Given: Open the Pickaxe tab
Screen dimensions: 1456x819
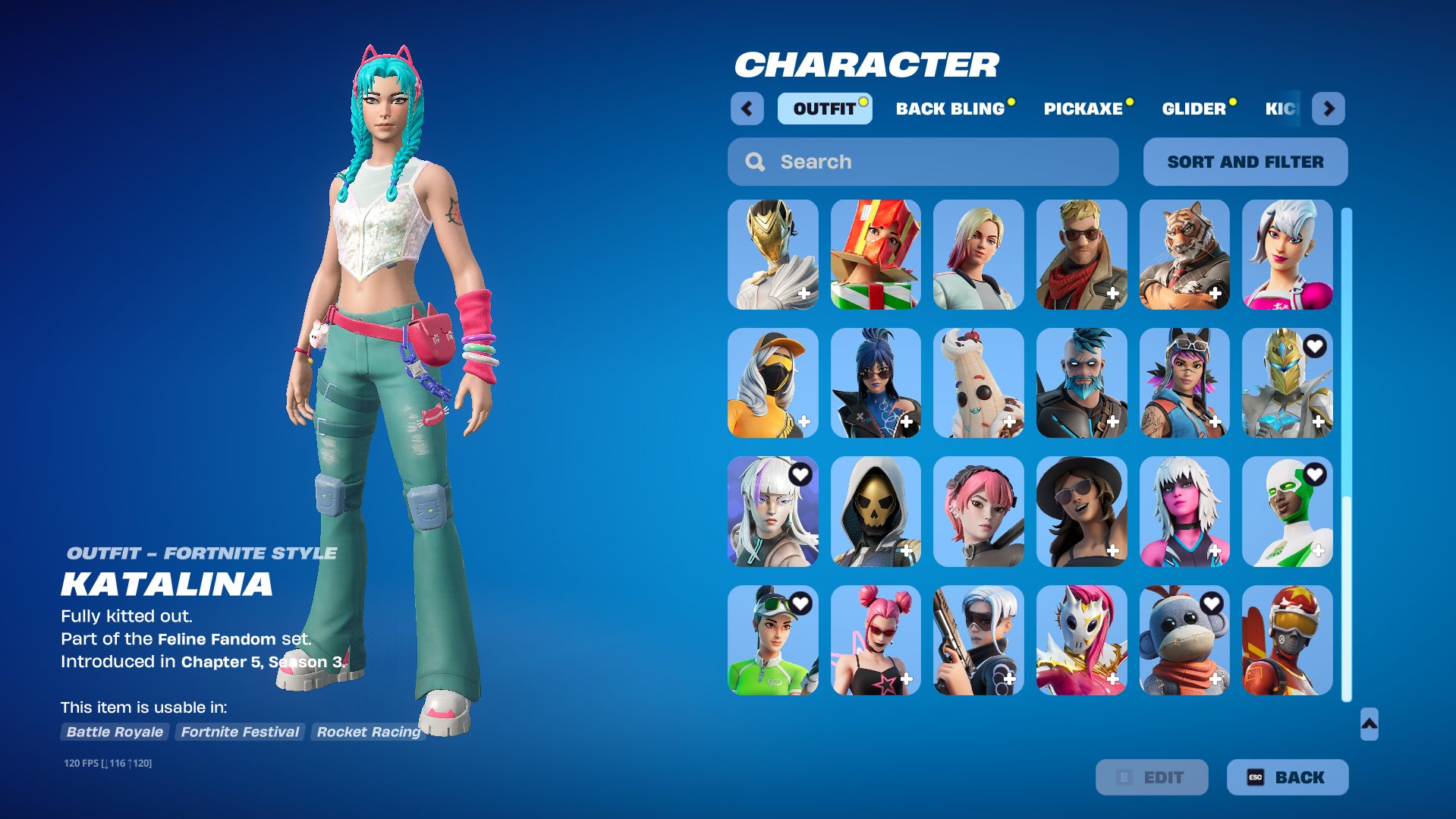Looking at the screenshot, I should pyautogui.click(x=1083, y=109).
